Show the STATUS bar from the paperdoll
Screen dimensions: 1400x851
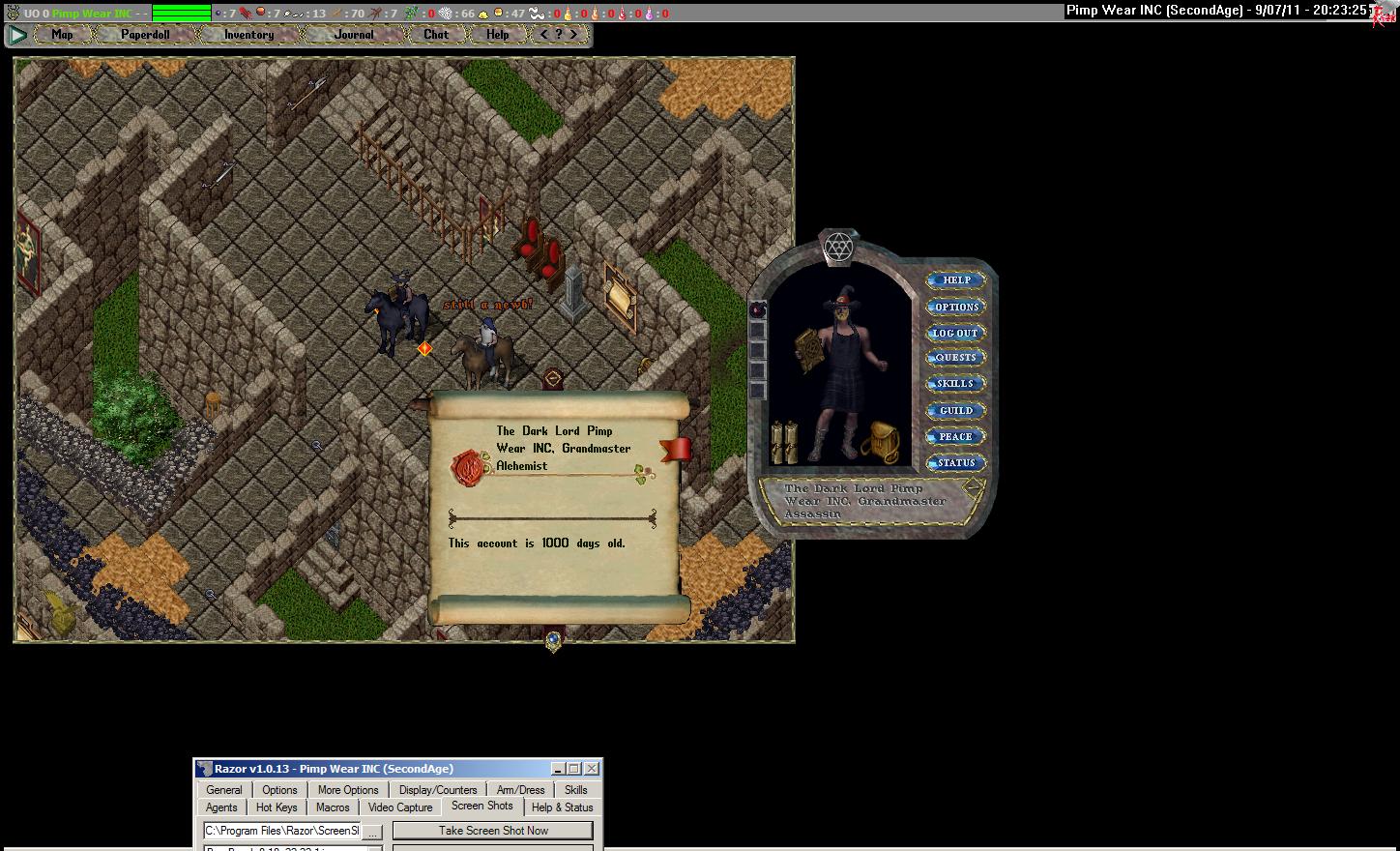955,462
